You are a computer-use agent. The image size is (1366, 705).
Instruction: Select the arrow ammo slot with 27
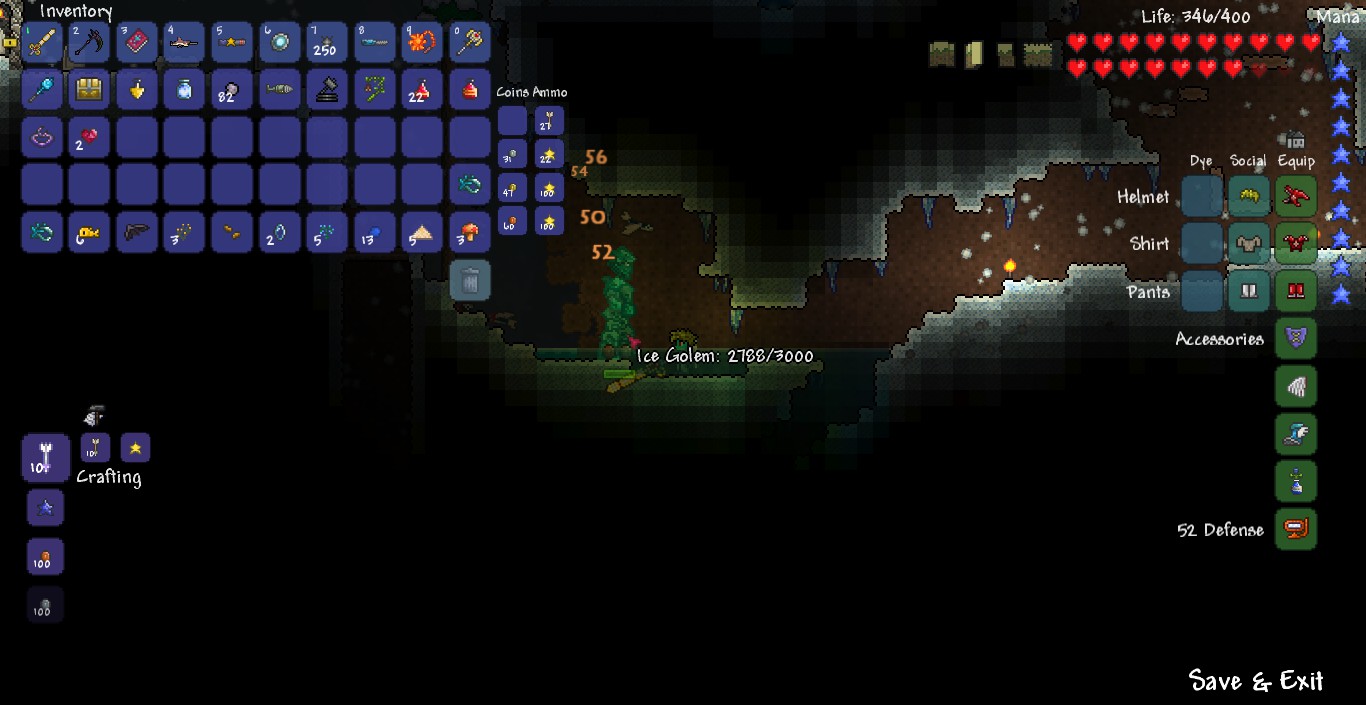tap(549, 122)
